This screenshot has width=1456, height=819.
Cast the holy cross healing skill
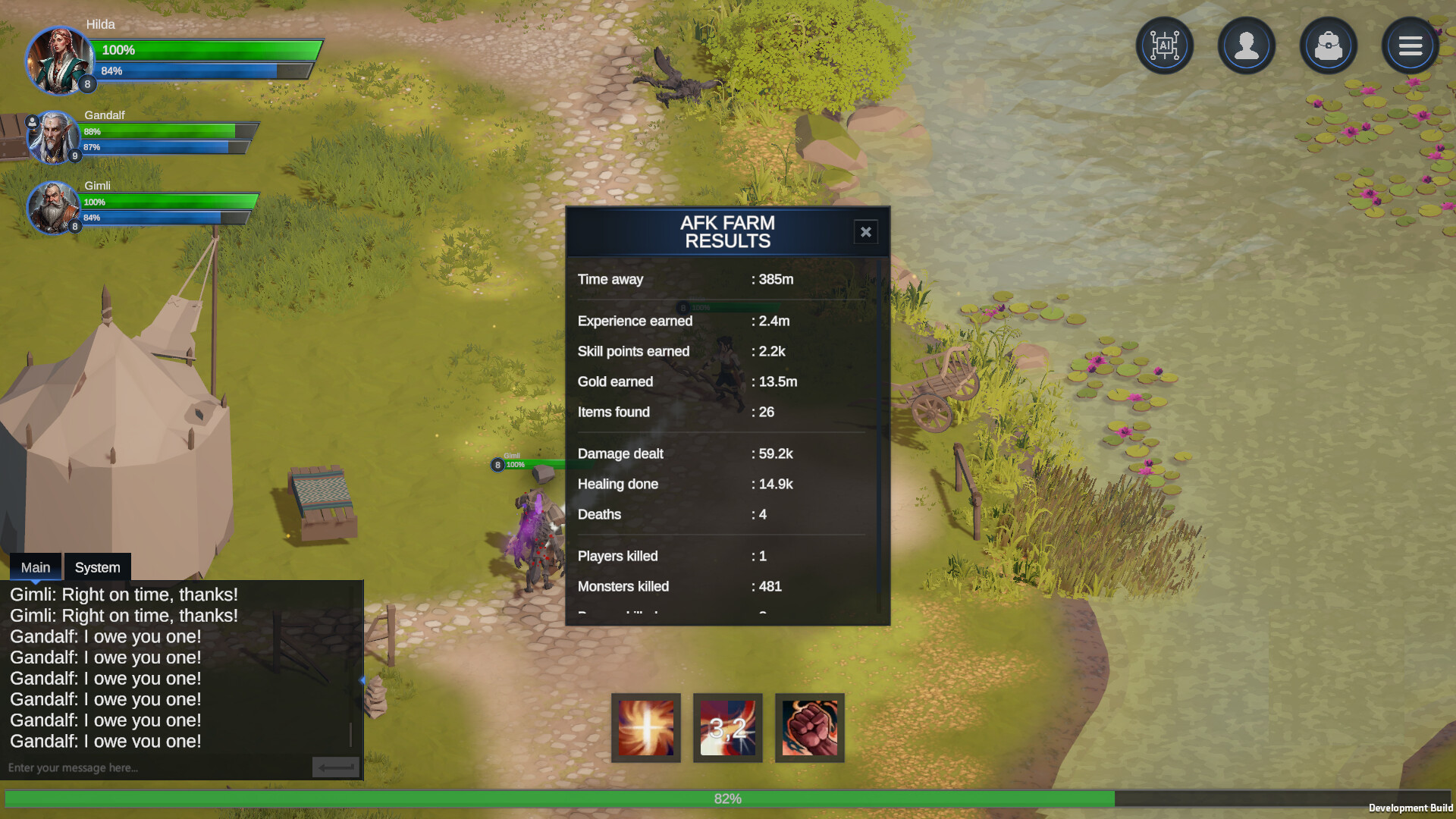point(645,727)
